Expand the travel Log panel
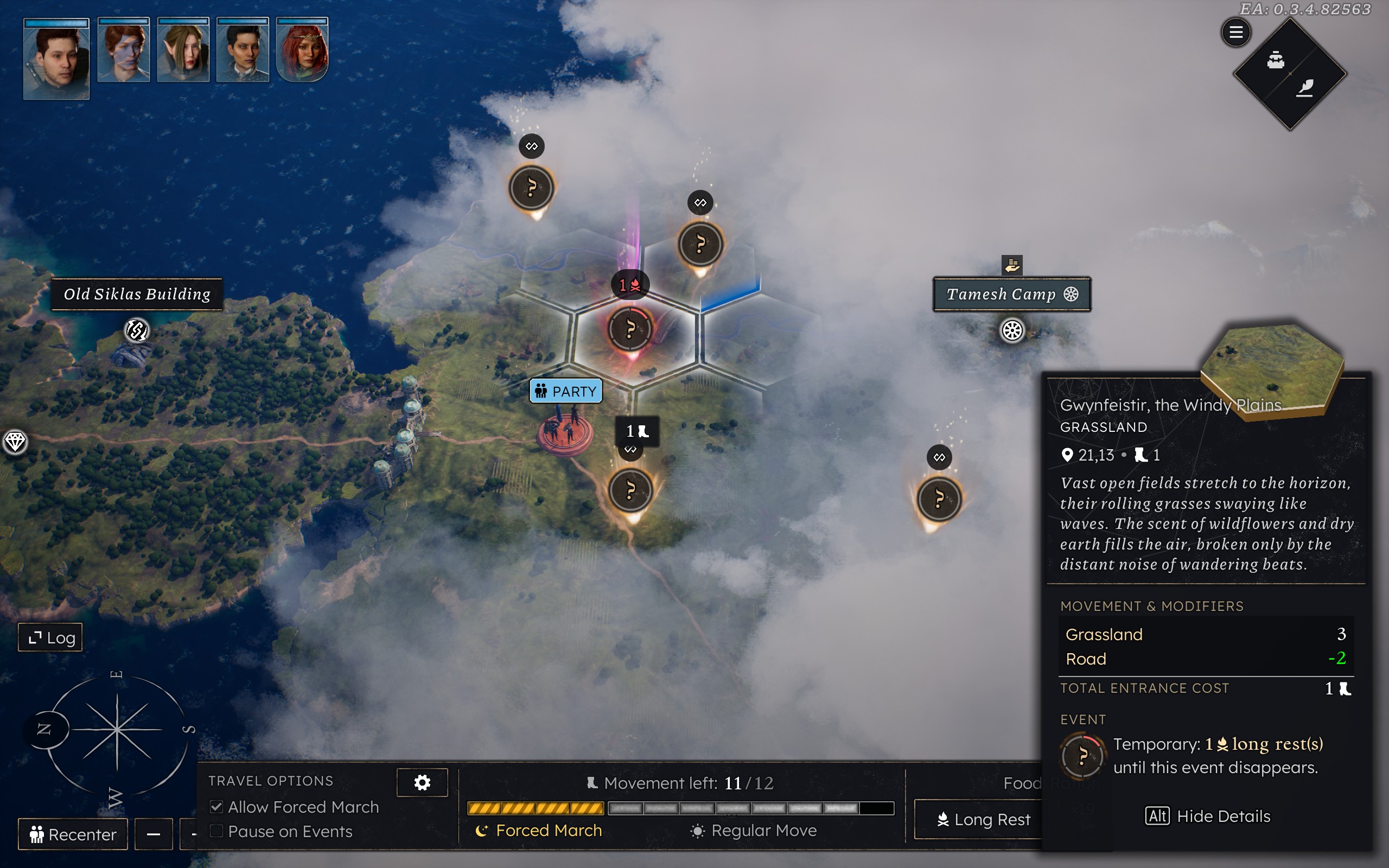Image resolution: width=1389 pixels, height=868 pixels. (50, 637)
